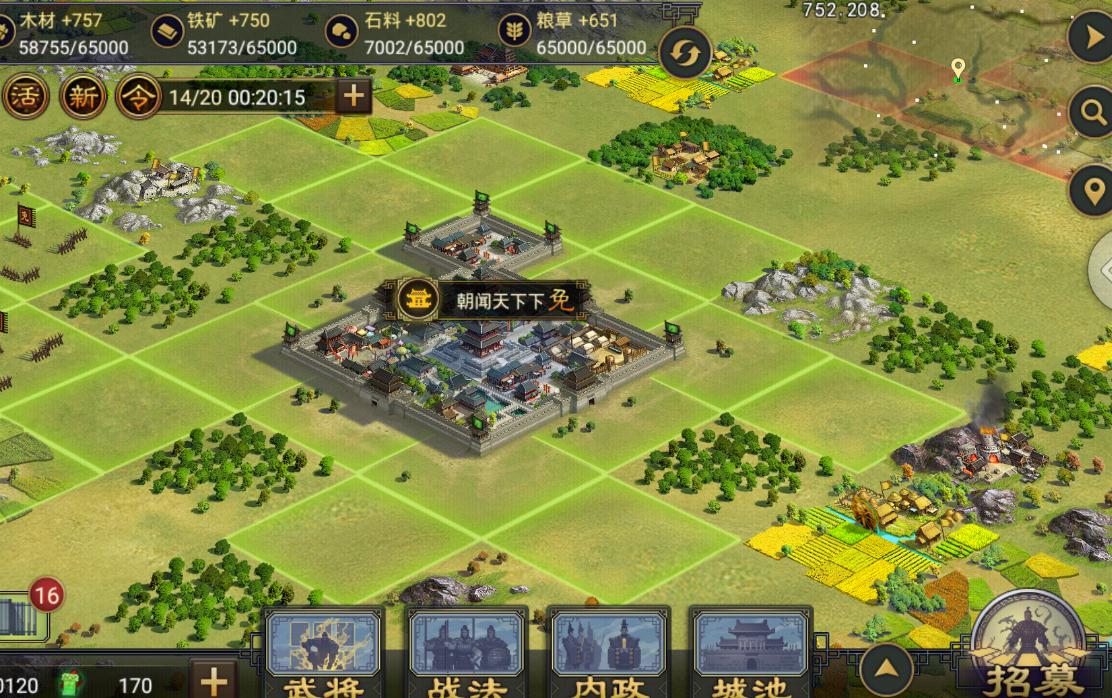Open the 武将 generals menu
This screenshot has width=1112, height=698.
[322, 652]
